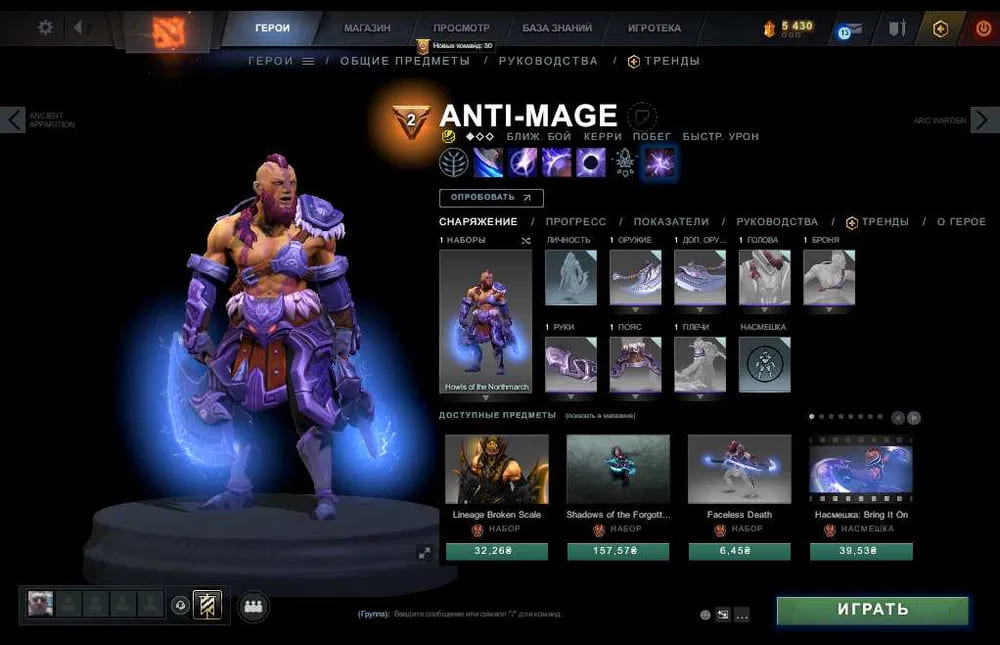Open the ПРОСМОТР tab
Viewport: 1000px width, 645px height.
click(x=461, y=28)
